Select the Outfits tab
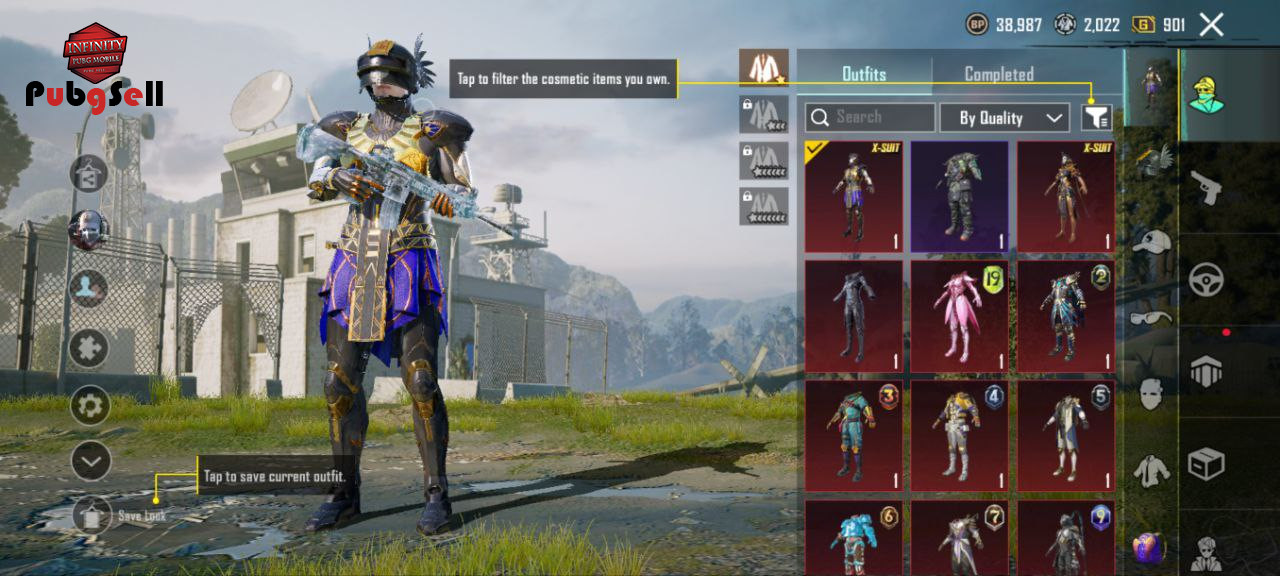 [864, 74]
